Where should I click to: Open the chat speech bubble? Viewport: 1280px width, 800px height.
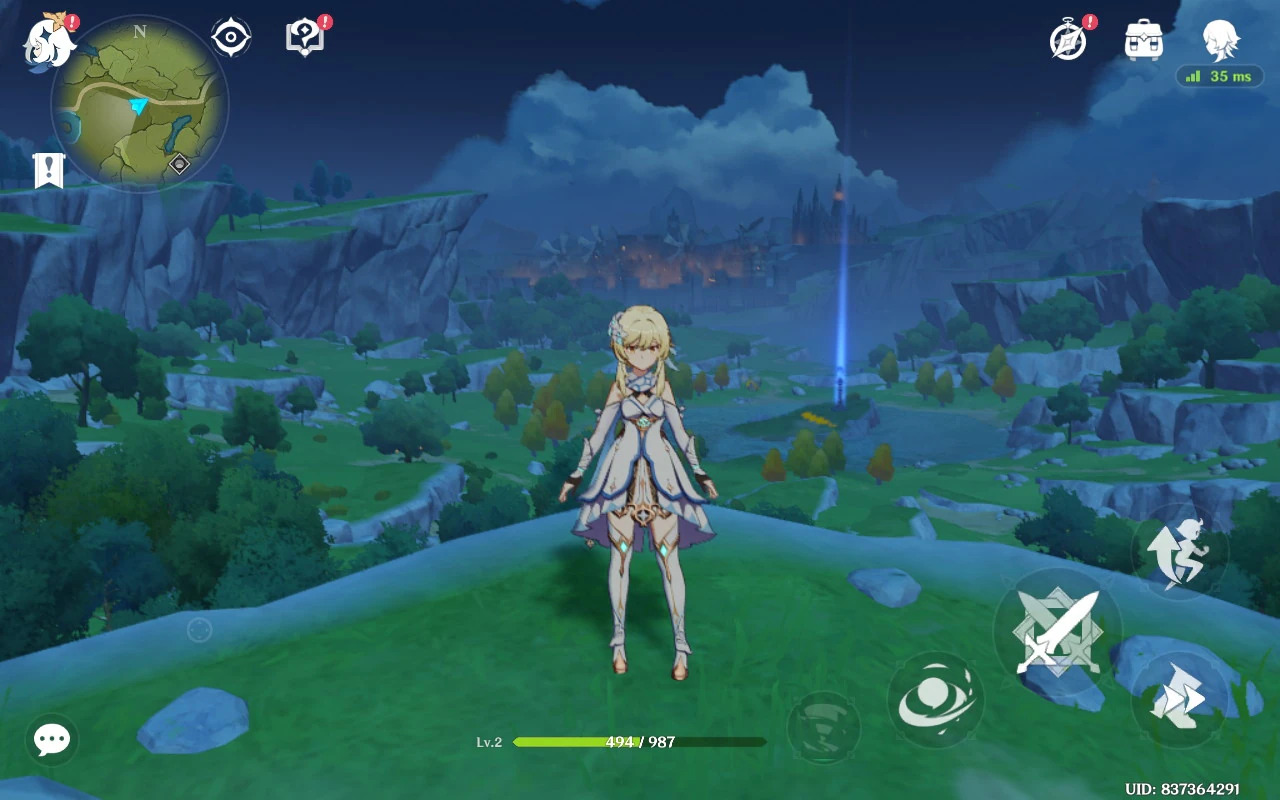pyautogui.click(x=52, y=740)
